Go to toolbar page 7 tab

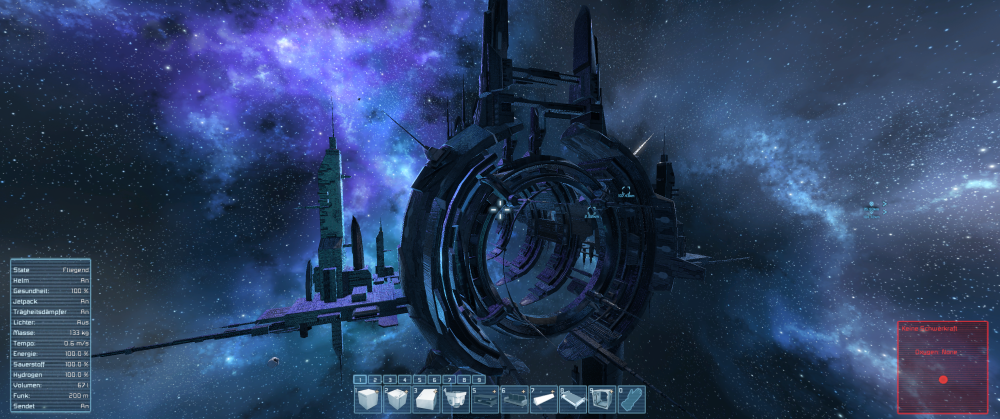[x=450, y=380]
